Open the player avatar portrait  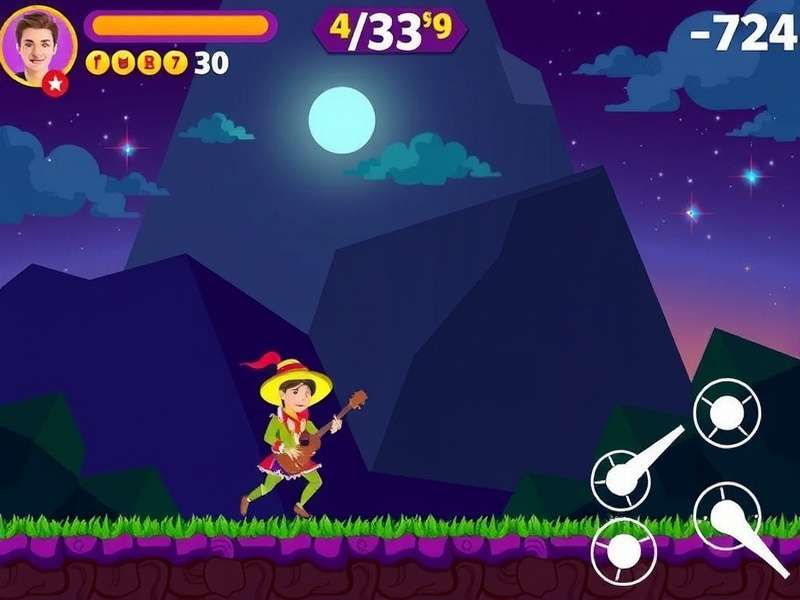pyautogui.click(x=38, y=45)
